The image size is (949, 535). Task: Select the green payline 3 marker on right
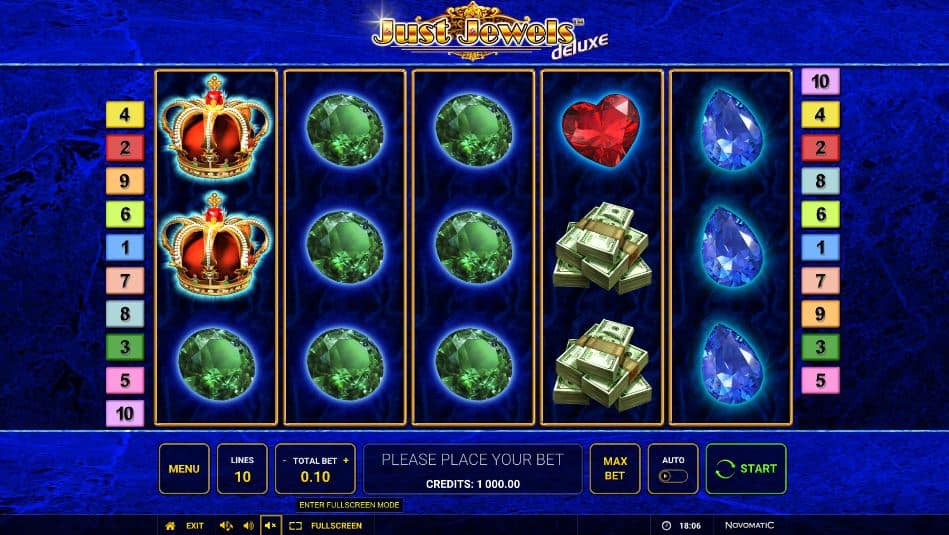pyautogui.click(x=820, y=347)
